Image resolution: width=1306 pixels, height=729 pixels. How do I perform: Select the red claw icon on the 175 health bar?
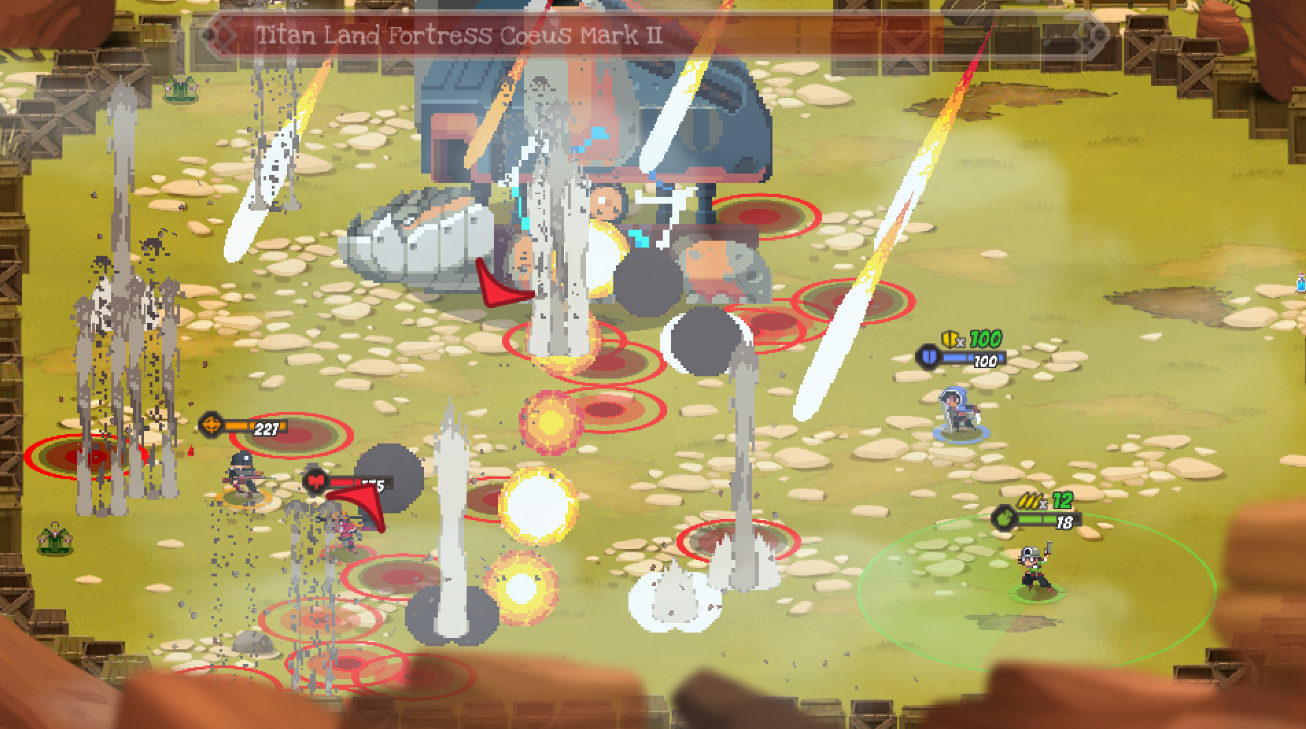[315, 480]
